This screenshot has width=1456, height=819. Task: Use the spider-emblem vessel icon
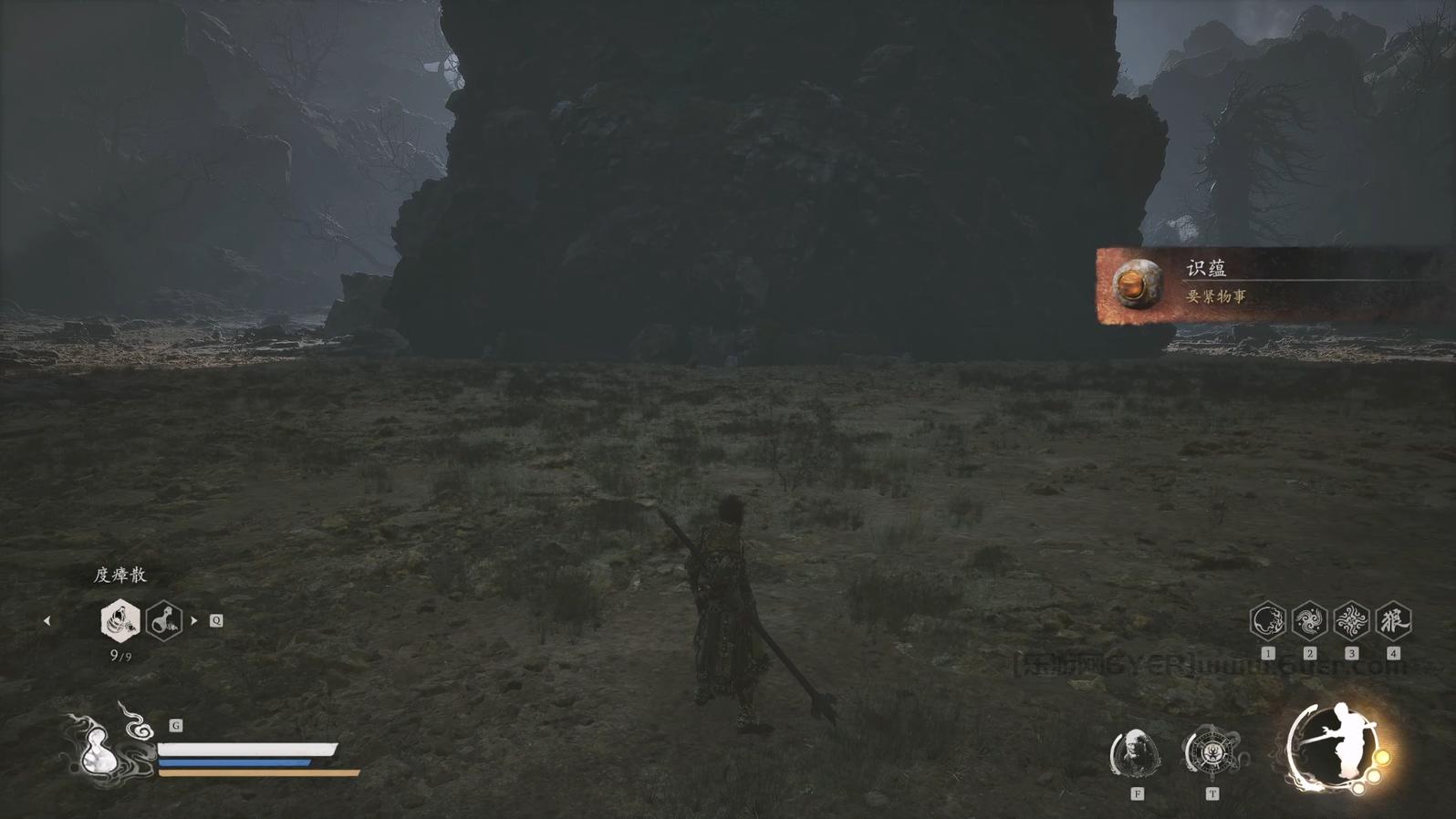coord(1212,753)
